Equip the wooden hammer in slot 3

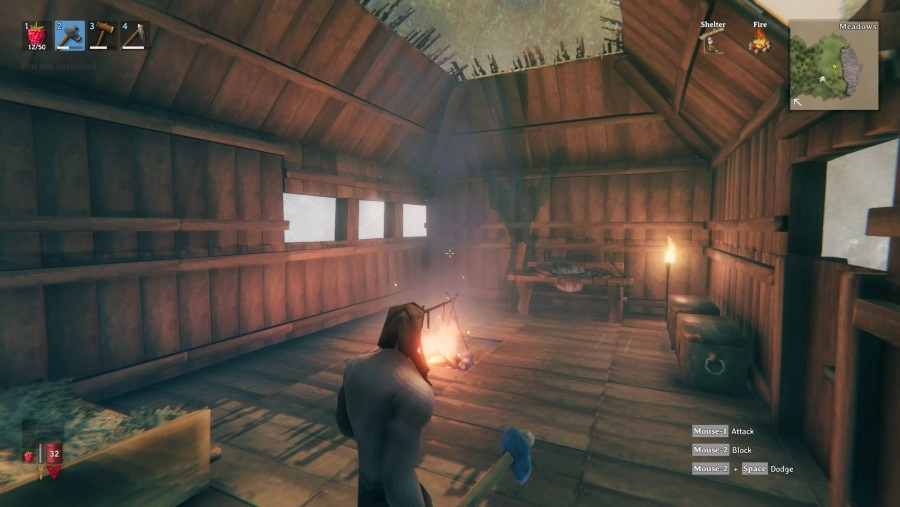coord(102,35)
